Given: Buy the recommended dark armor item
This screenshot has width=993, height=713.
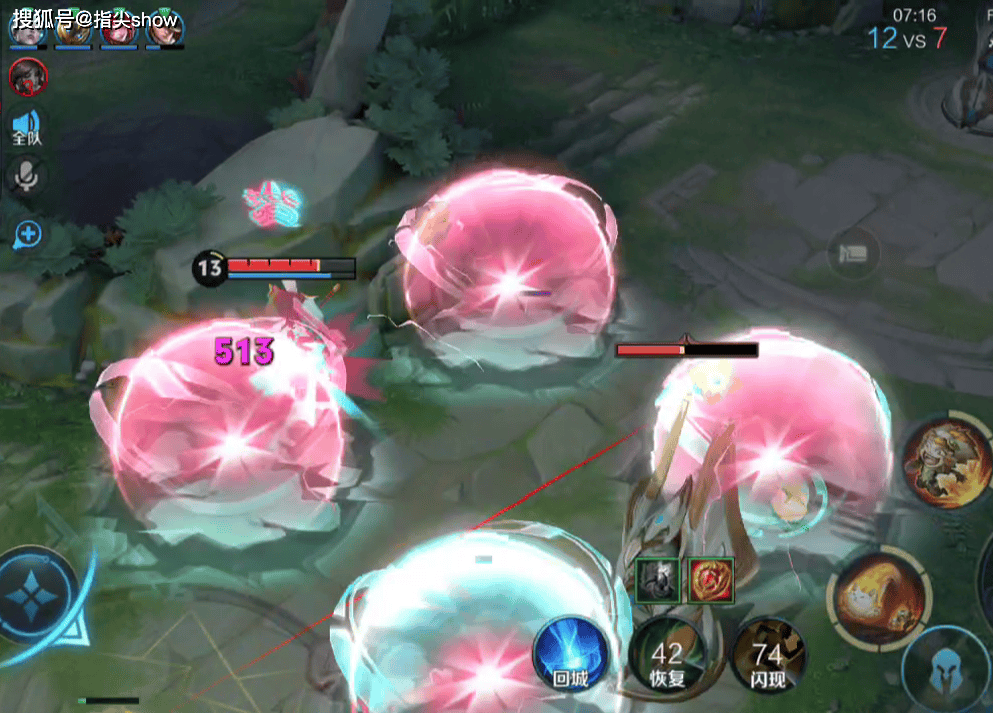Looking at the screenshot, I should click(x=658, y=580).
